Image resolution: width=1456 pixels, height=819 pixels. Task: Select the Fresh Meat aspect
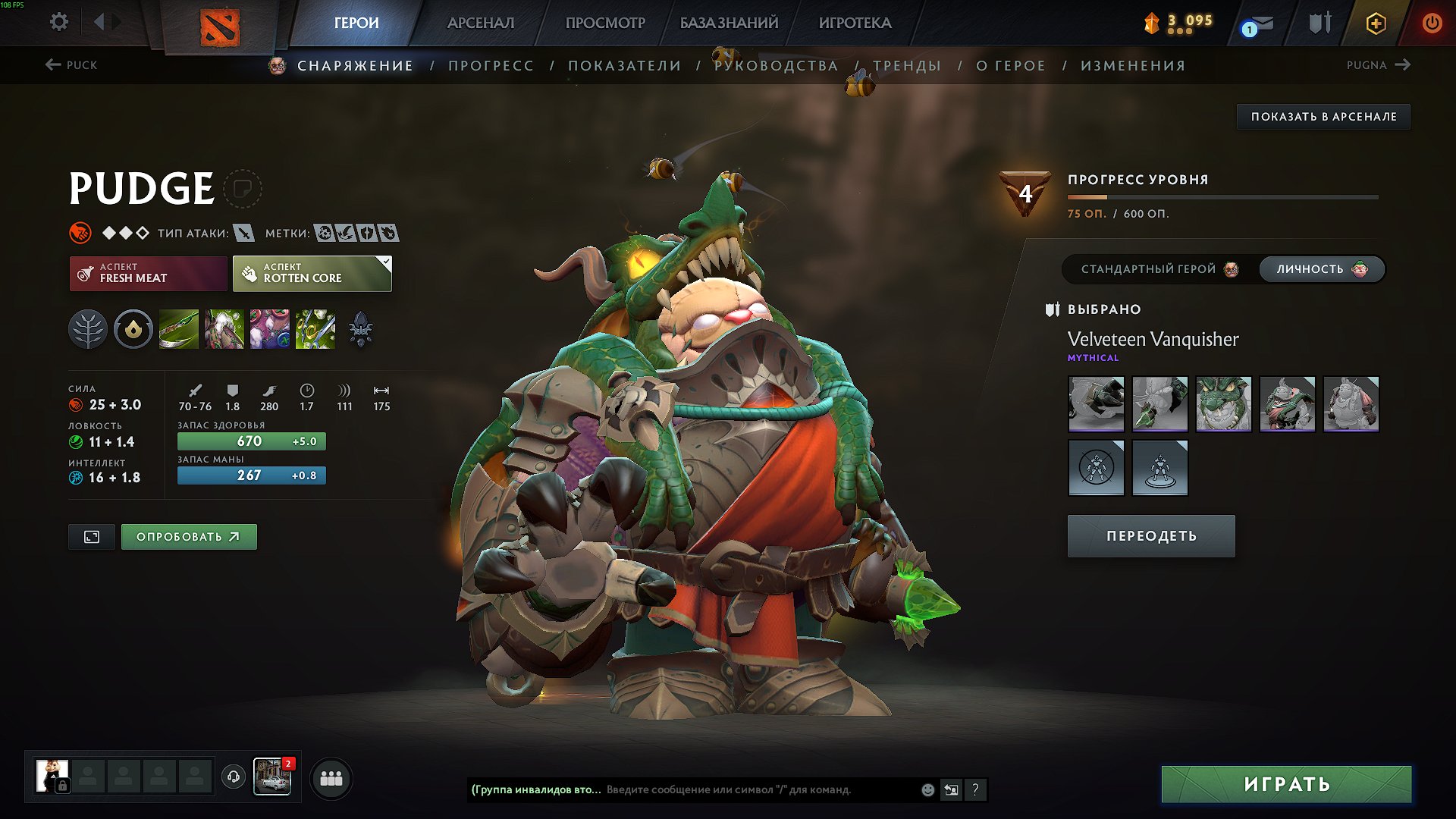tap(148, 273)
